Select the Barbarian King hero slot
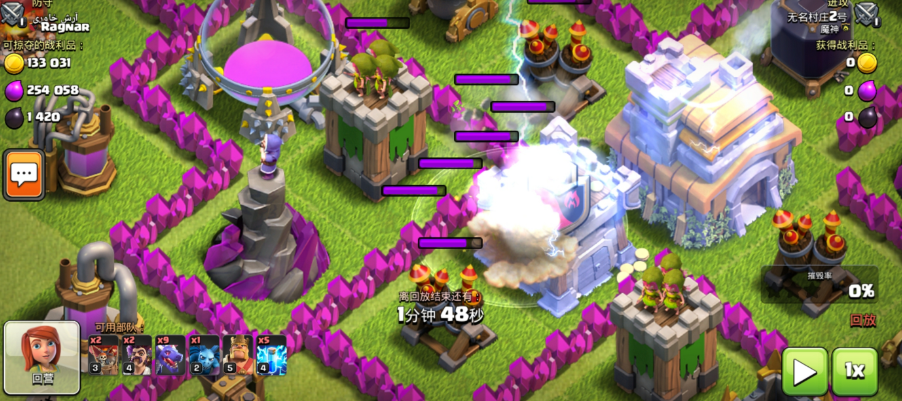The width and height of the screenshot is (902, 401). (x=237, y=355)
